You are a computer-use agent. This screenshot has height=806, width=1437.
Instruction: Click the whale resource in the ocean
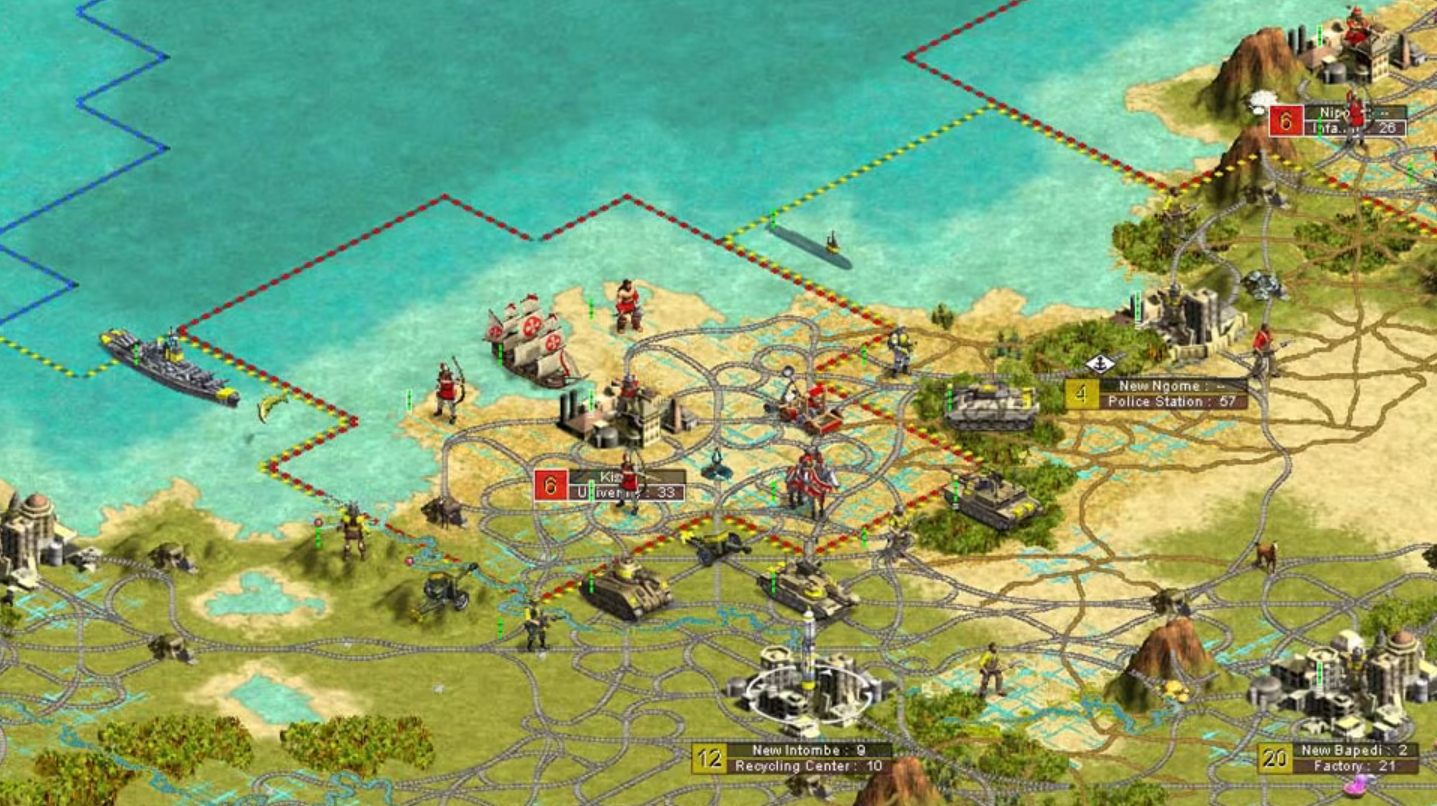coord(268,404)
